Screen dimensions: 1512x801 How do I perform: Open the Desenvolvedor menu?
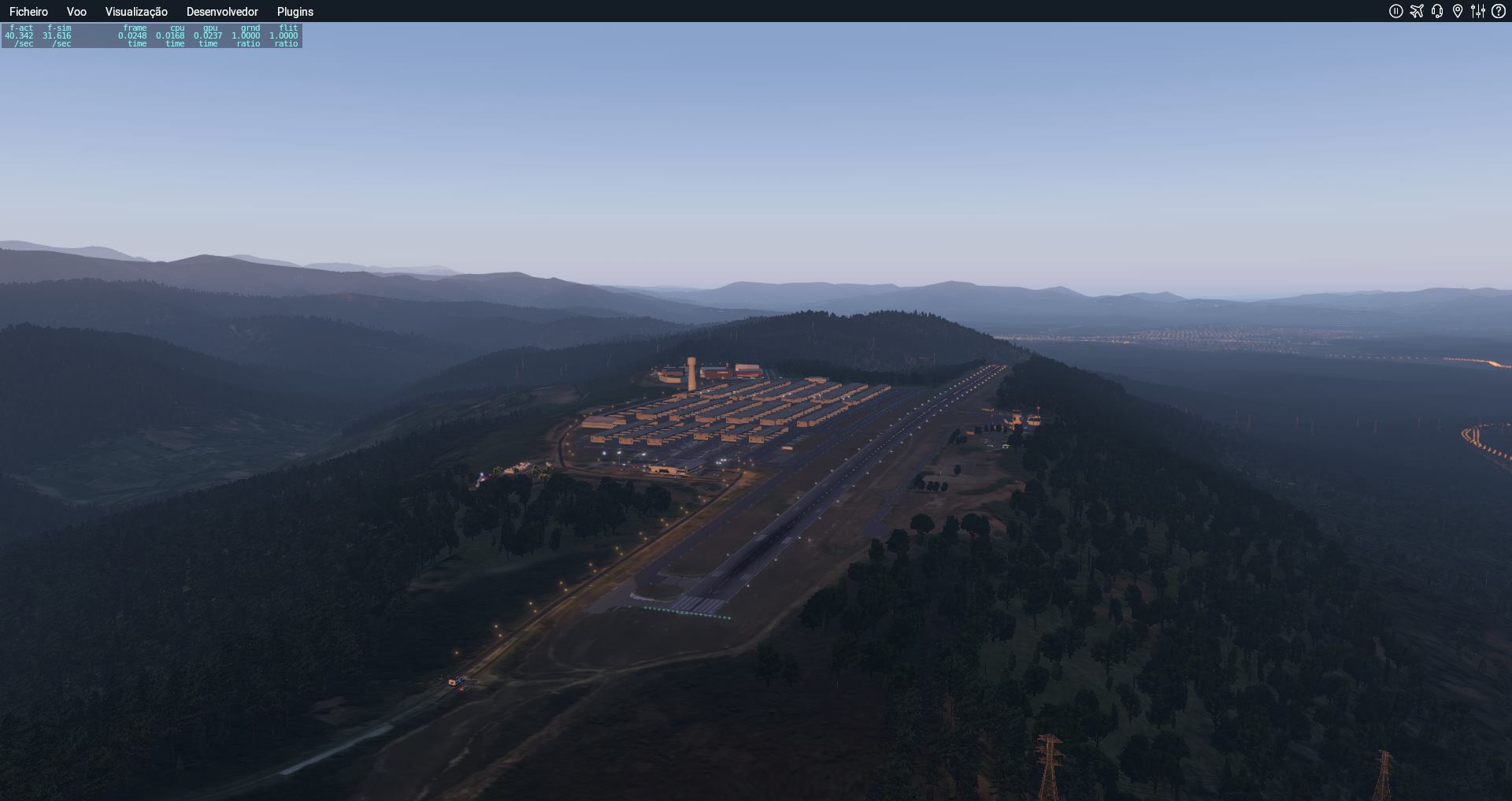(222, 12)
